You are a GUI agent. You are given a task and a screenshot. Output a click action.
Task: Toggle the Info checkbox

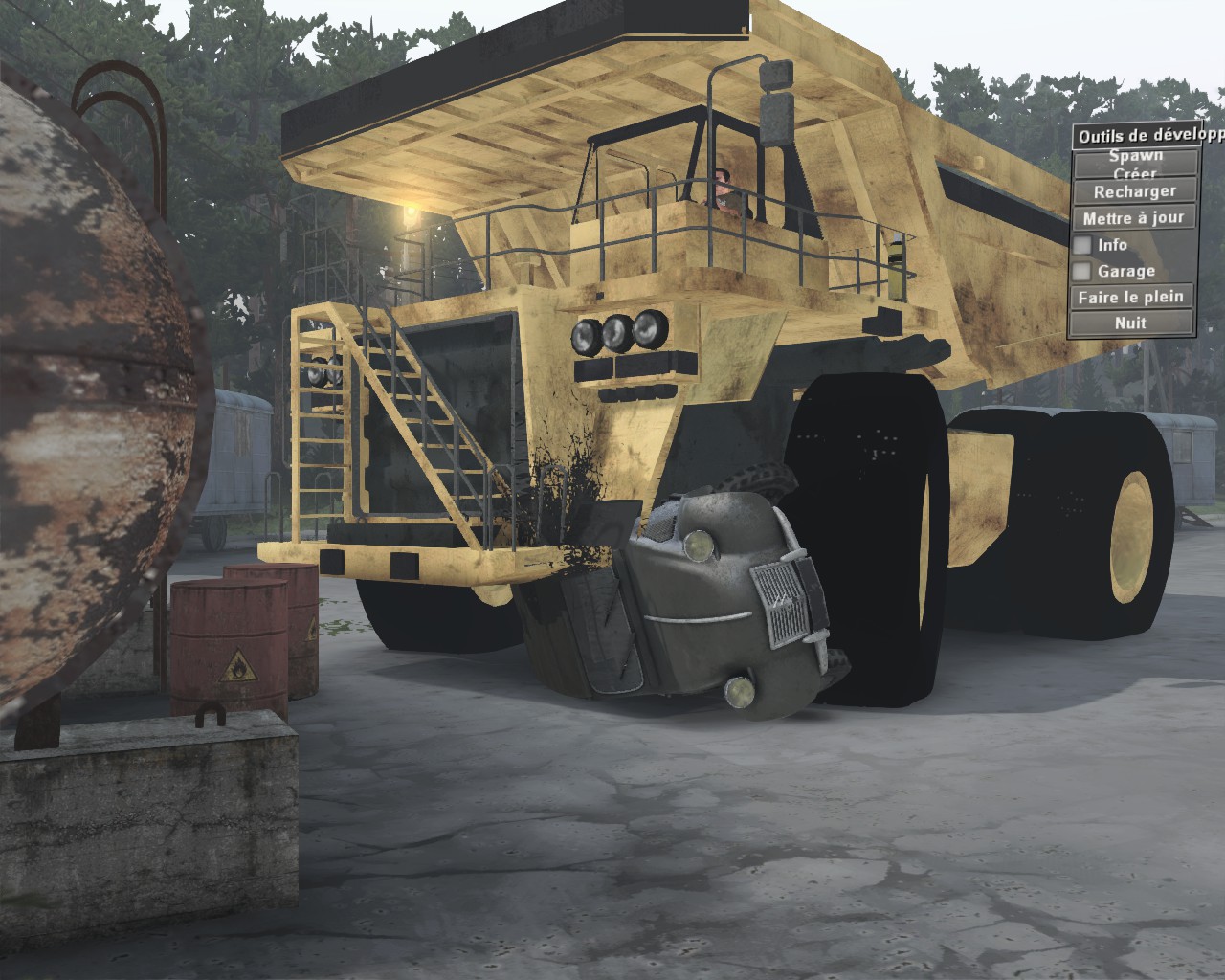point(1083,246)
